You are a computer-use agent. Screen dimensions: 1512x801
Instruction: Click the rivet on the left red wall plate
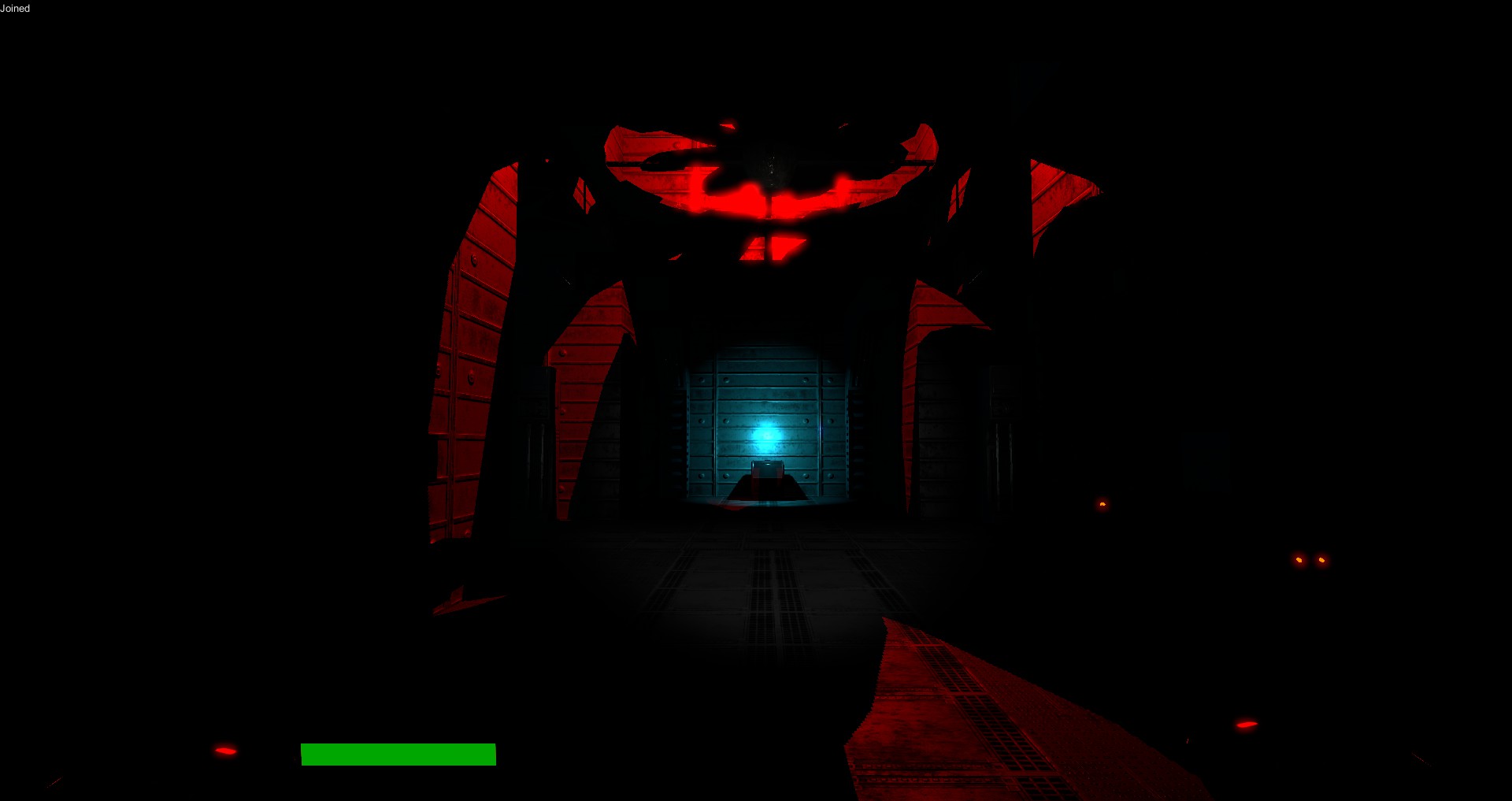click(x=472, y=260)
